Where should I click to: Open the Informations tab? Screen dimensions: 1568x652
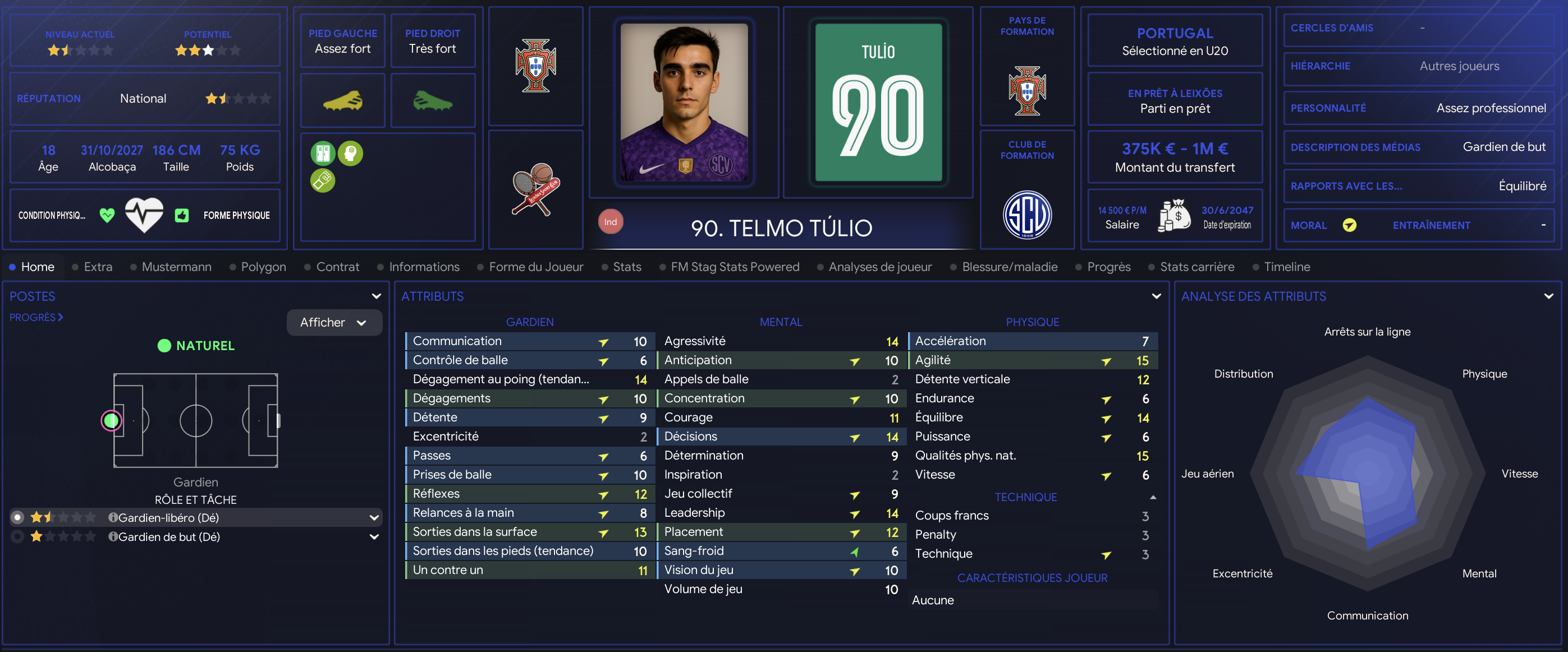(x=424, y=267)
